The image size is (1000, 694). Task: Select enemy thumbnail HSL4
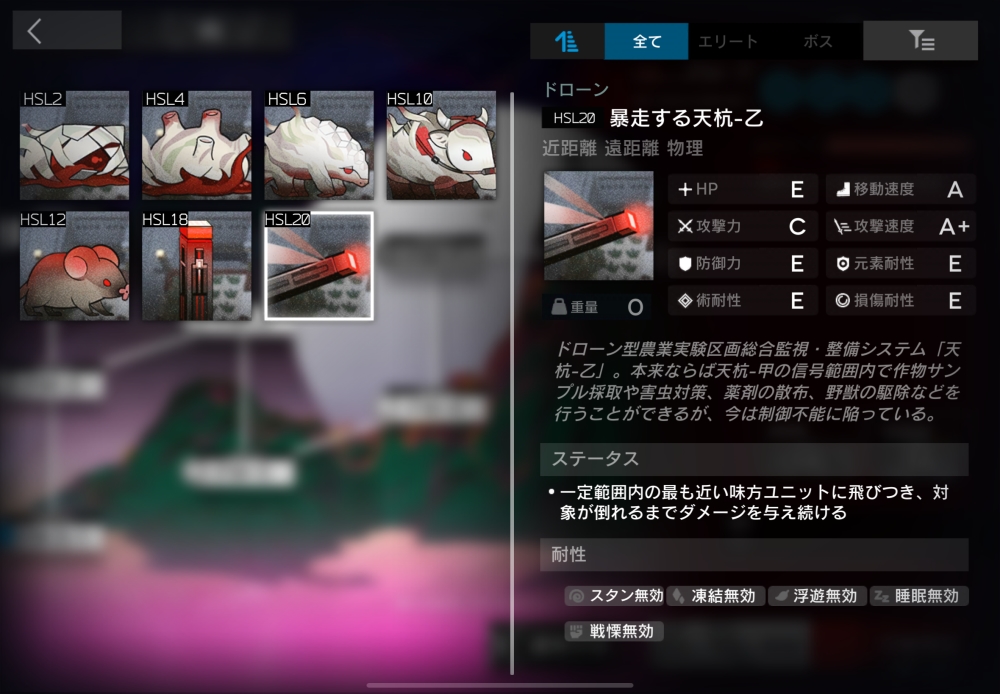[197, 145]
